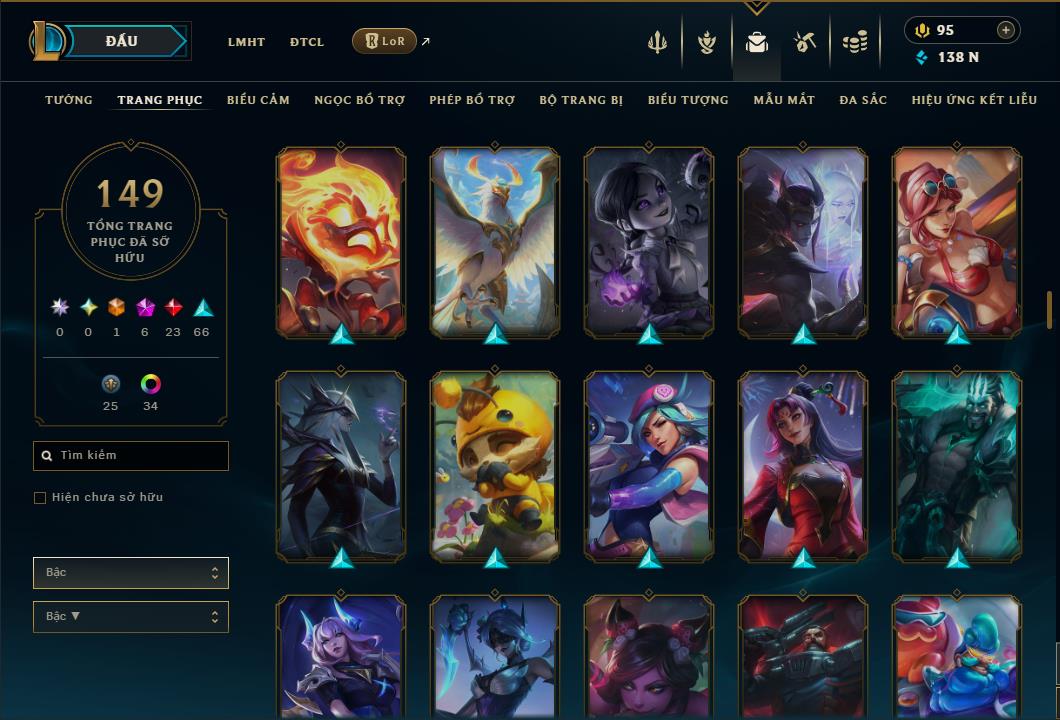Image resolution: width=1060 pixels, height=720 pixels.
Task: Select the PHÉP BỔ TRỢ tab
Action: [x=472, y=100]
